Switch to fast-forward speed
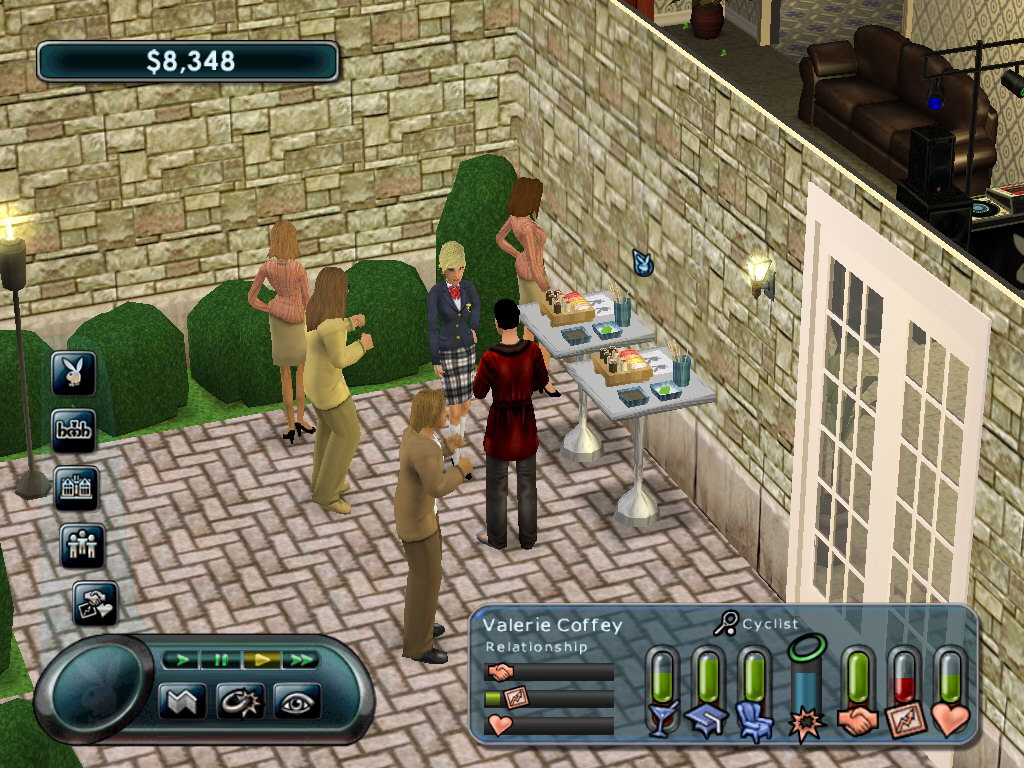 click(x=300, y=659)
